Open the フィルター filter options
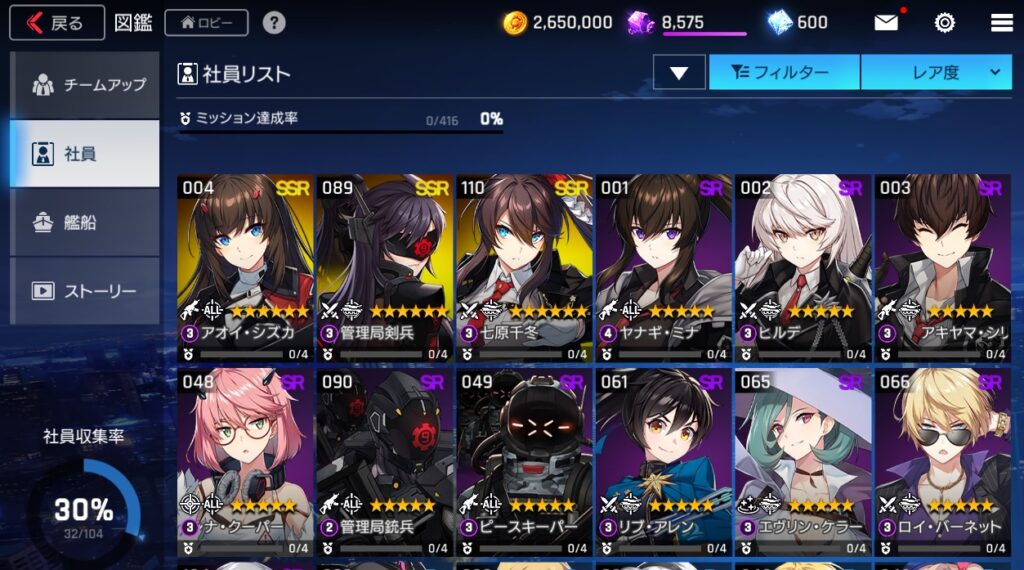The width and height of the screenshot is (1024, 570). click(x=784, y=72)
